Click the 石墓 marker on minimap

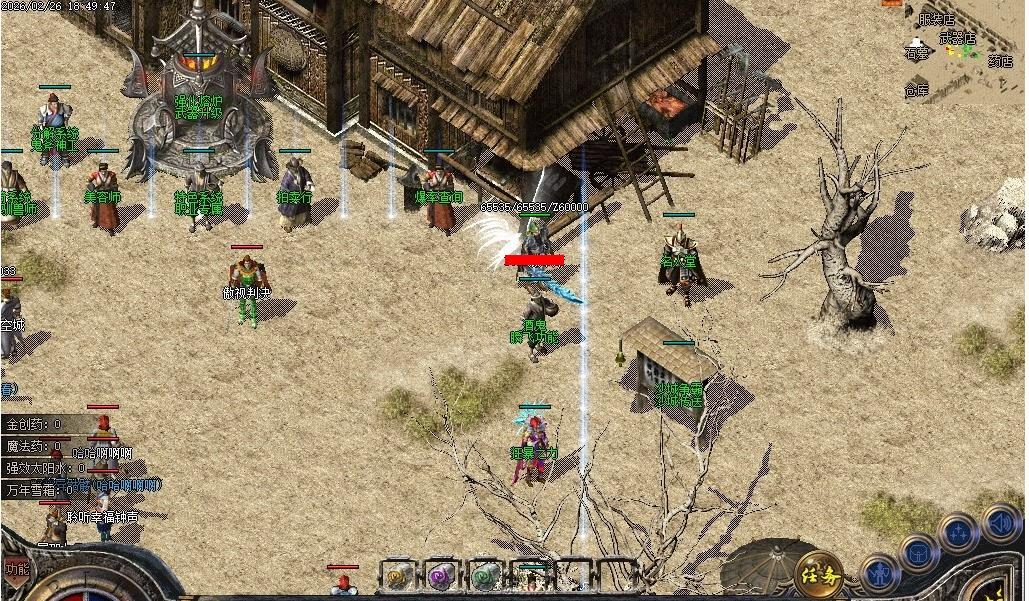(x=916, y=51)
